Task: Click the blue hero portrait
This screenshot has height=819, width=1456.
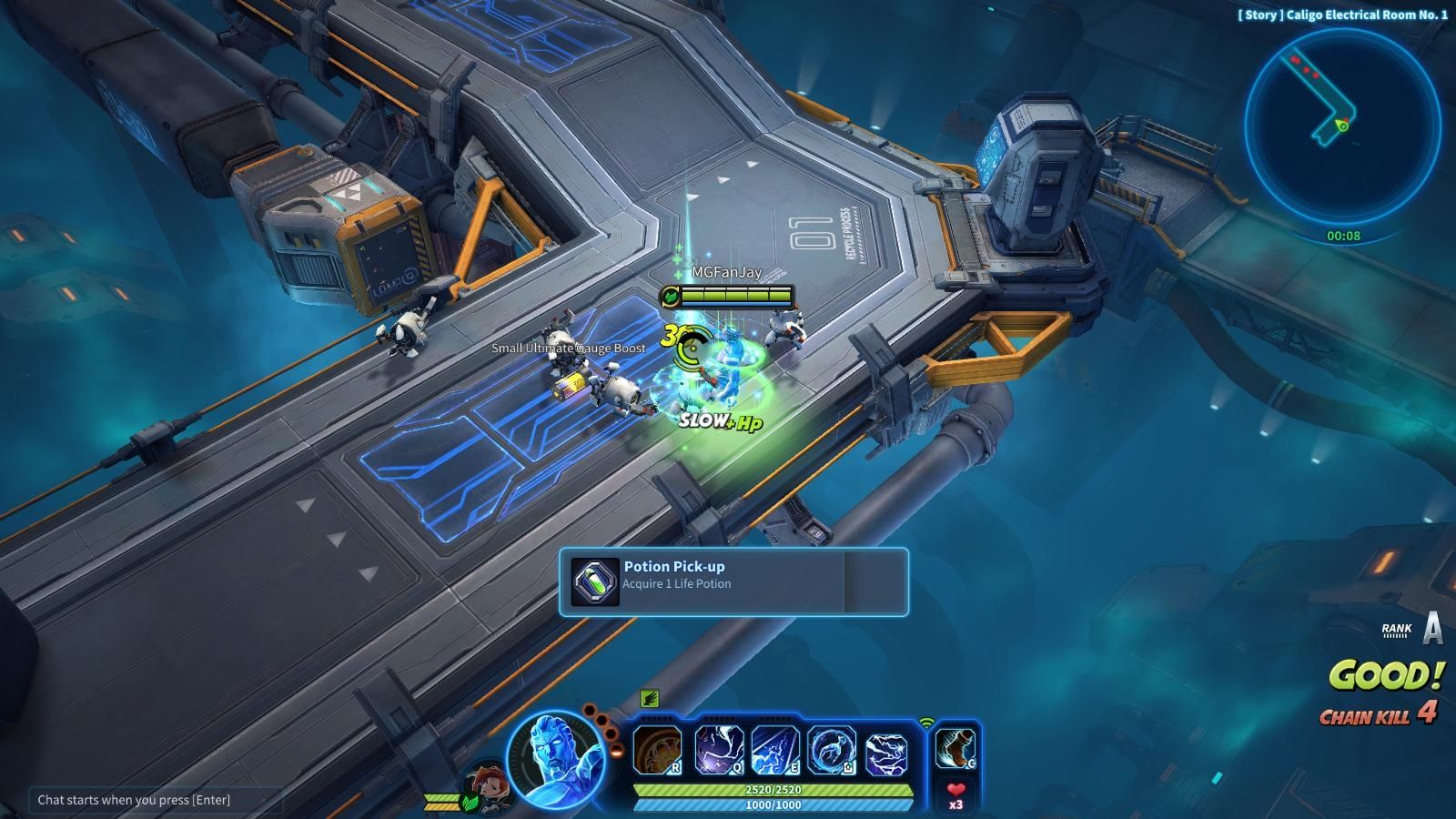Action: 556,760
